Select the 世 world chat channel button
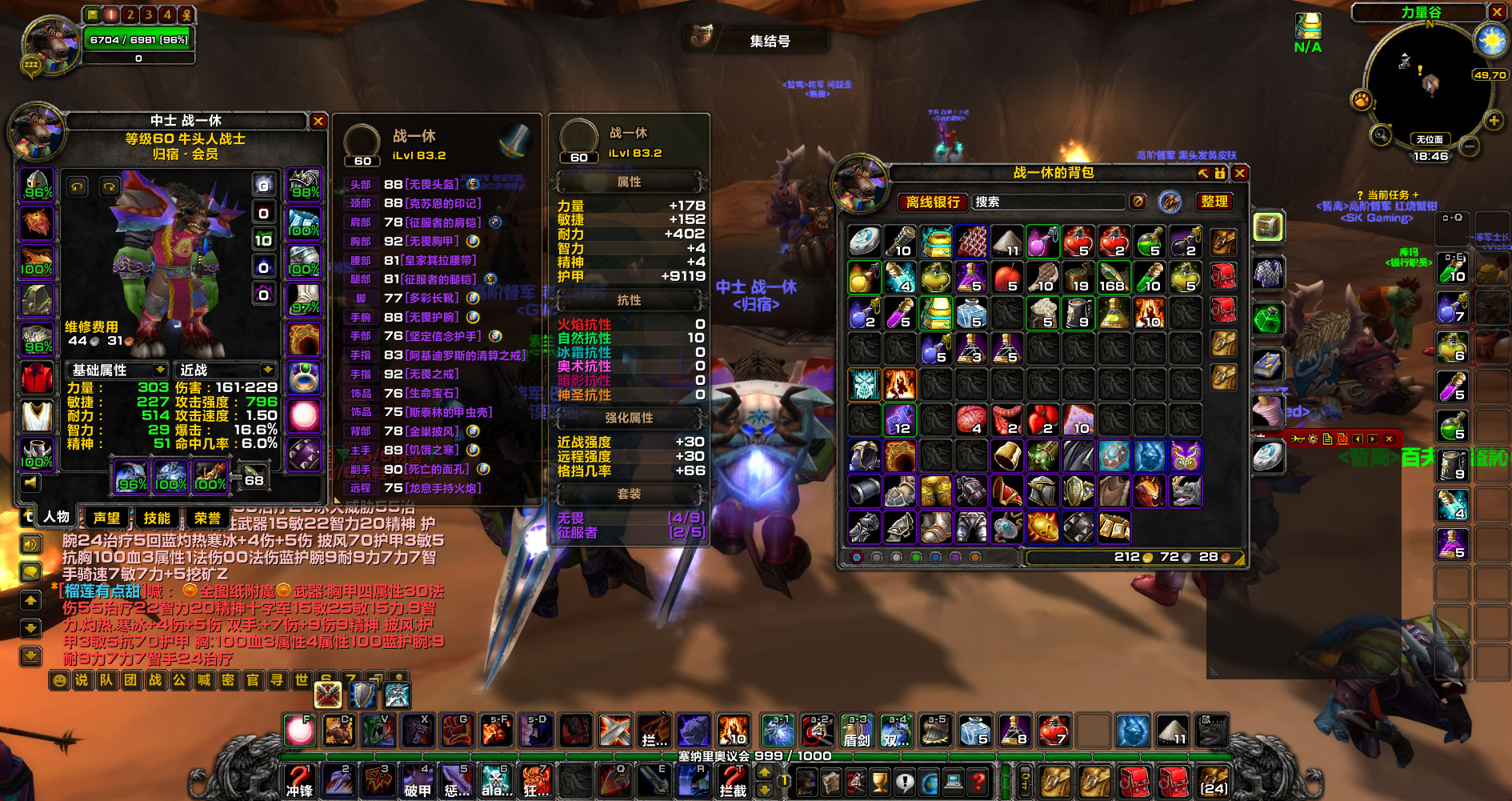Screen dimensions: 1512x801 [302, 680]
